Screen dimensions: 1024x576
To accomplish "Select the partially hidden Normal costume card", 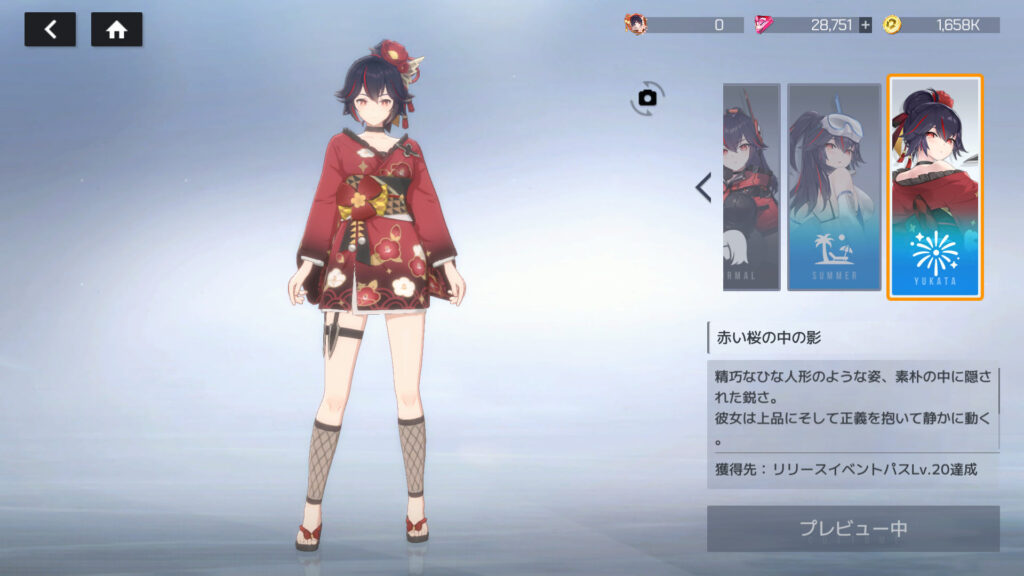I will coord(751,187).
